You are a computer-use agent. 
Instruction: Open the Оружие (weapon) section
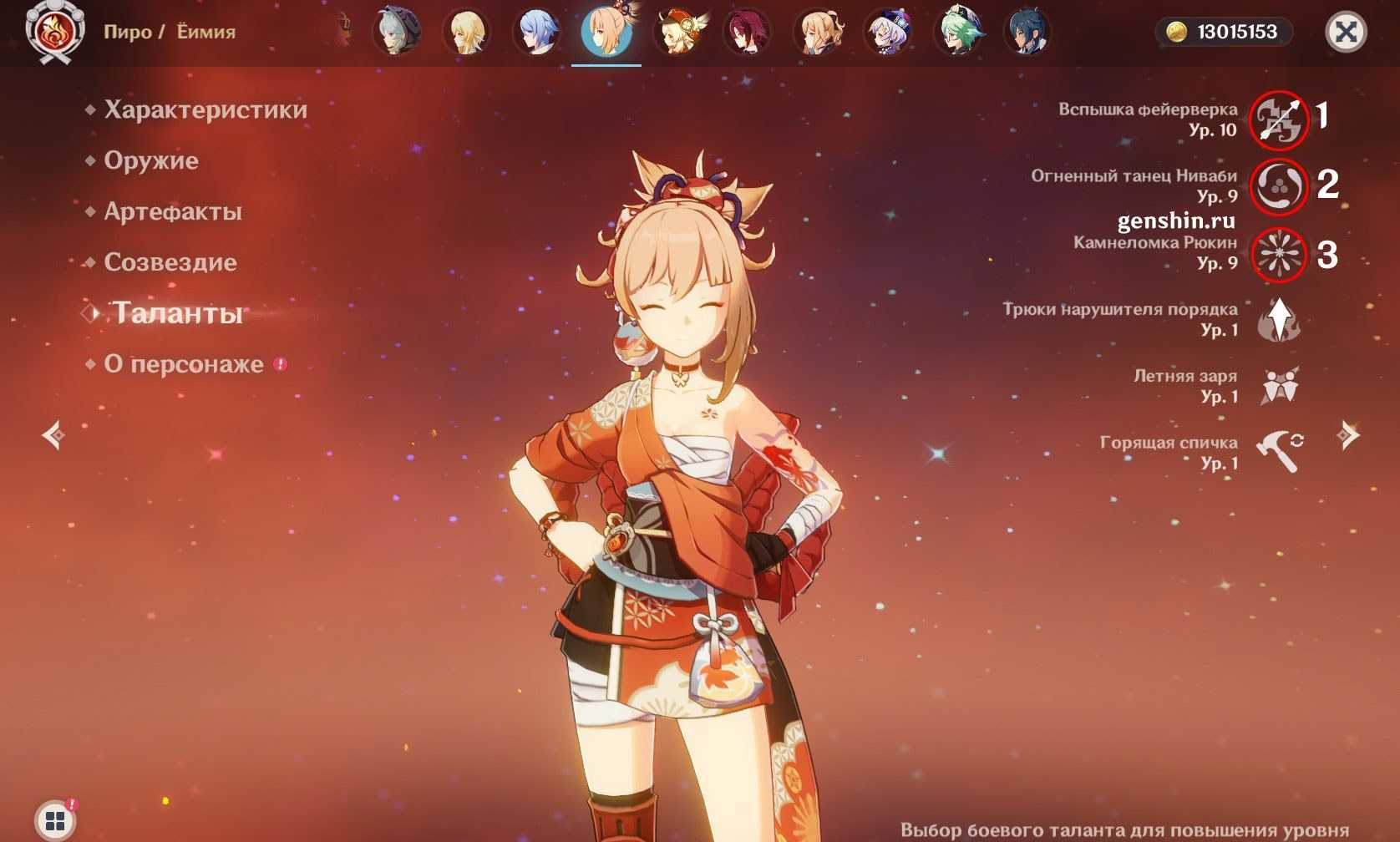150,160
